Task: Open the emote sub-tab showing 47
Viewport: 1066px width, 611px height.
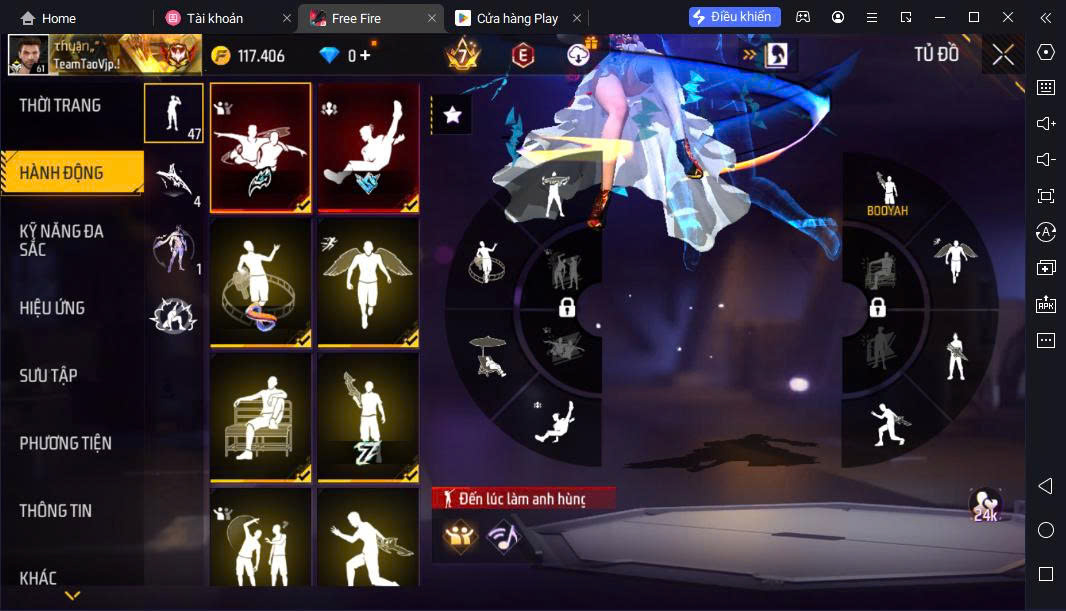Action: click(174, 112)
